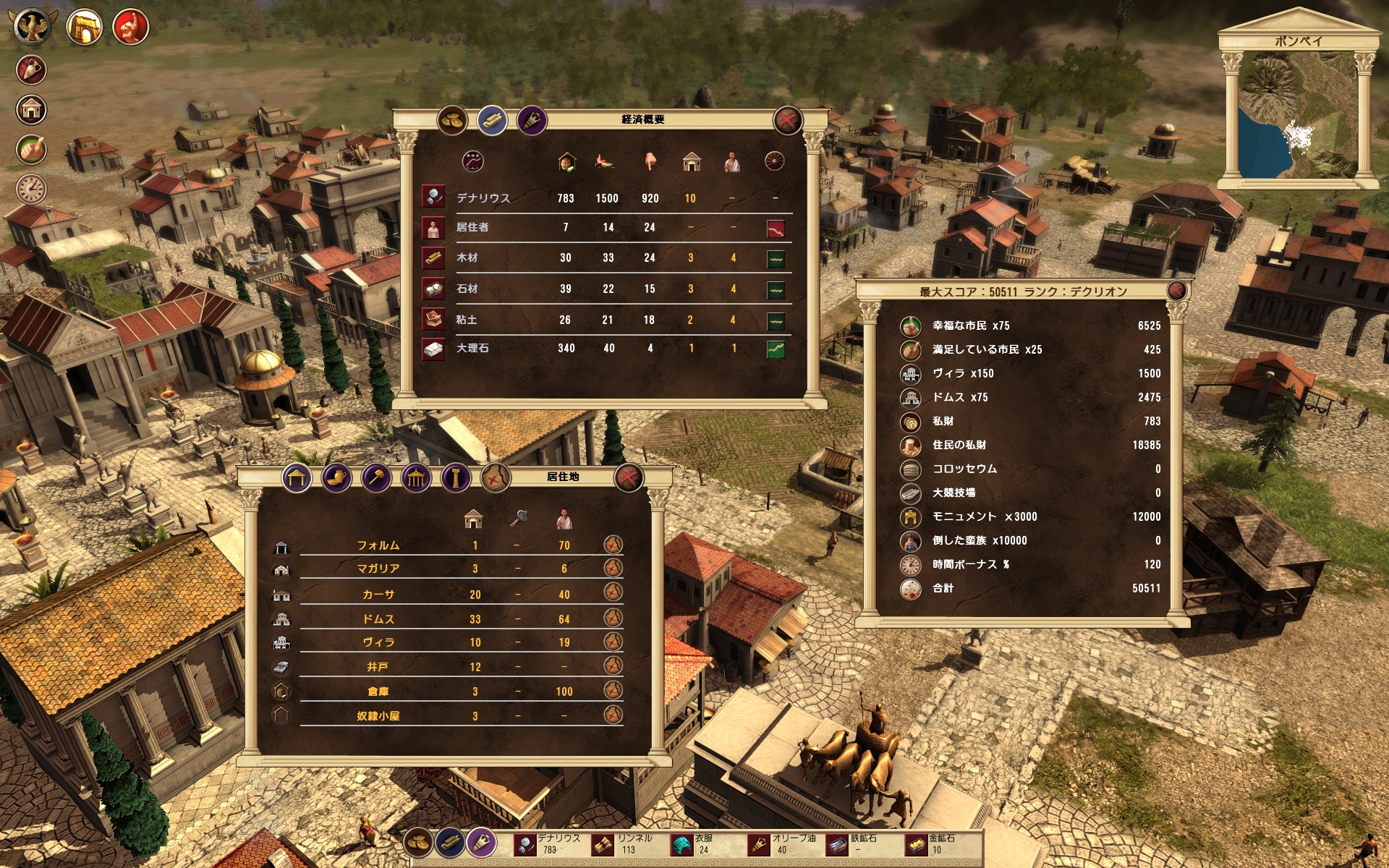The height and width of the screenshot is (868, 1389).
Task: Select the hammer tab in the housing panel
Action: (377, 477)
